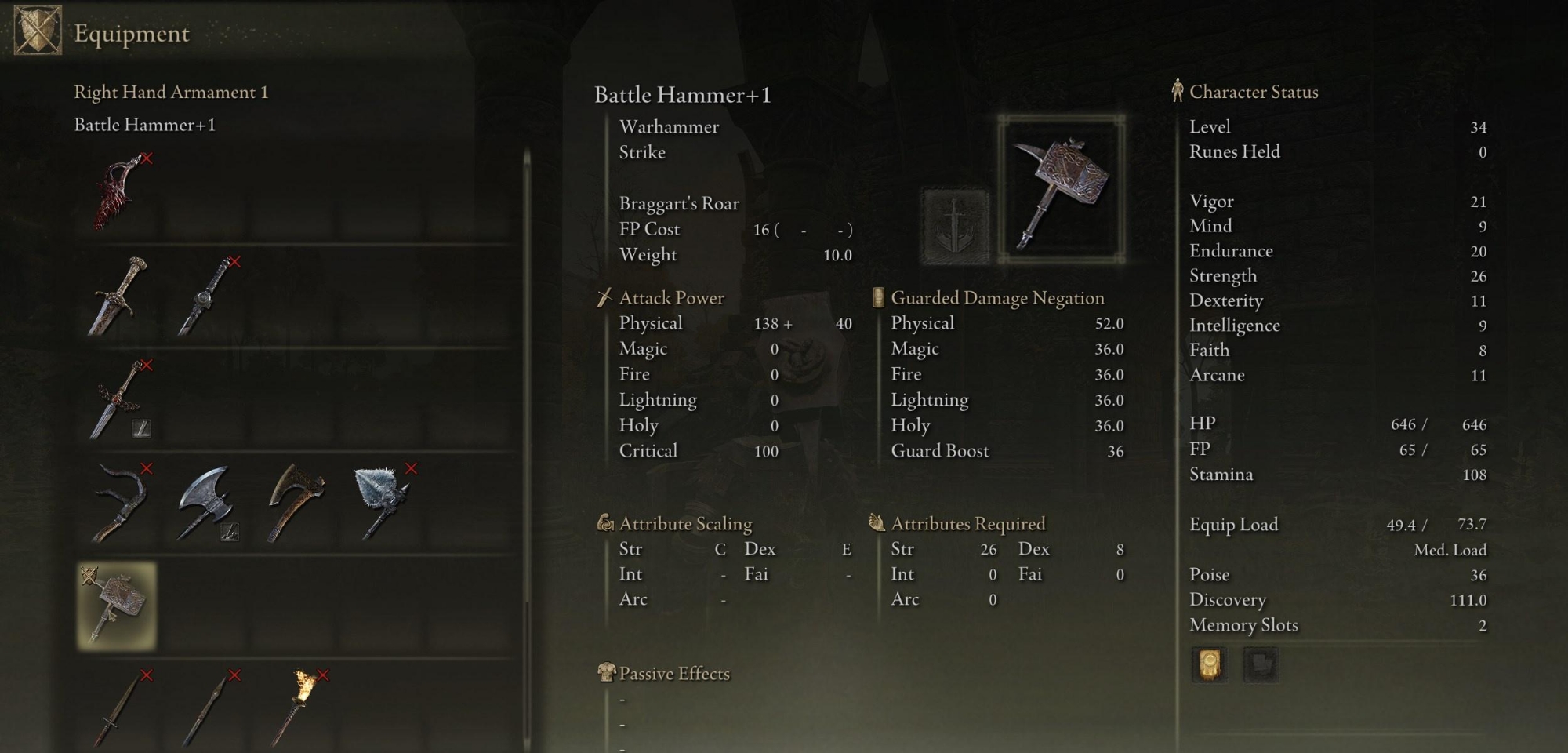Image resolution: width=1568 pixels, height=753 pixels.
Task: Click the sword-emblem affinity icon
Action: pyautogui.click(x=955, y=225)
